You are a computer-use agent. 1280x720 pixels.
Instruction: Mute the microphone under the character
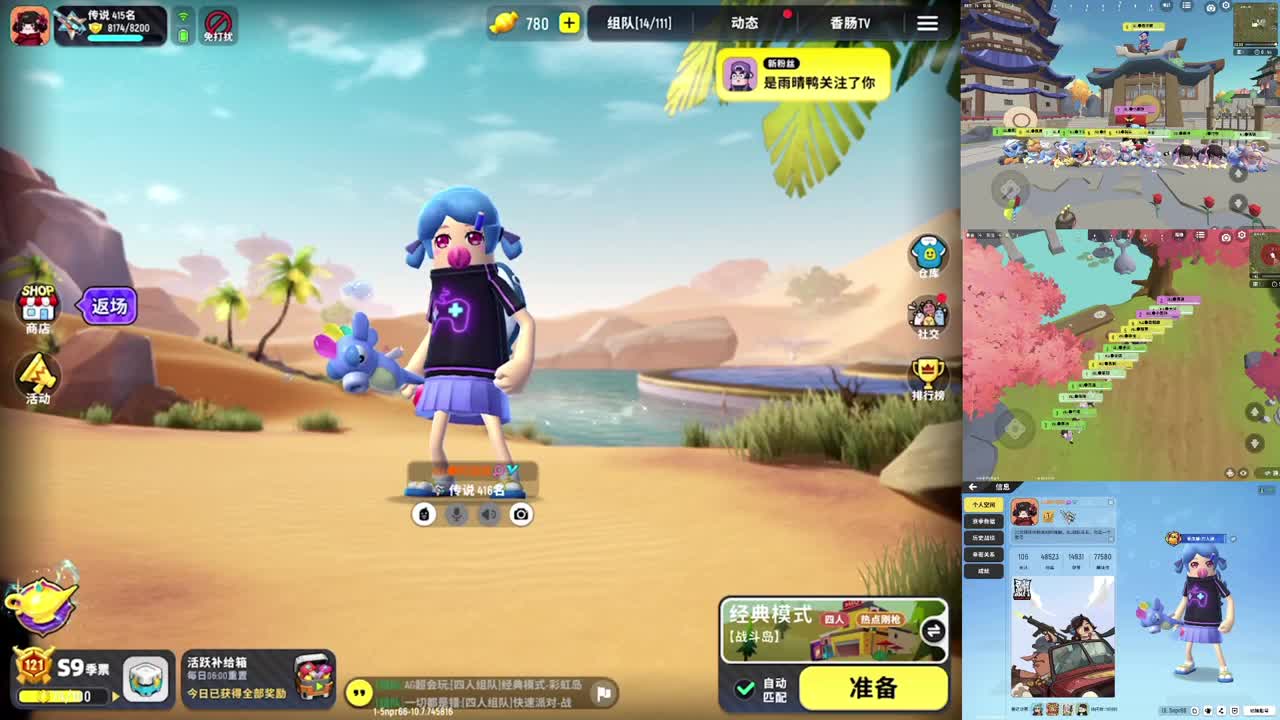click(456, 514)
